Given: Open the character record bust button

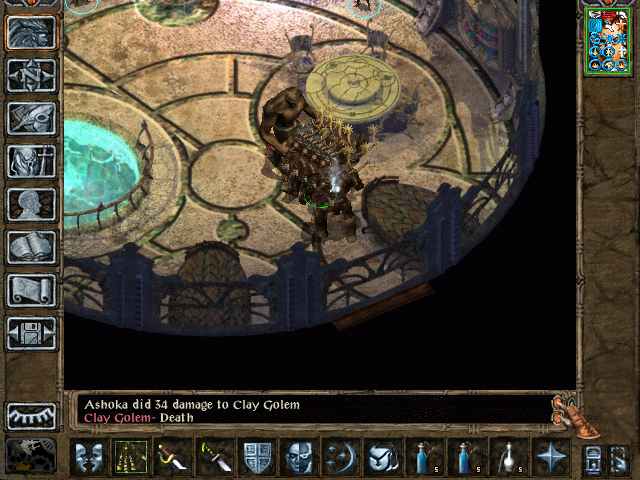Looking at the screenshot, I should [x=31, y=204].
